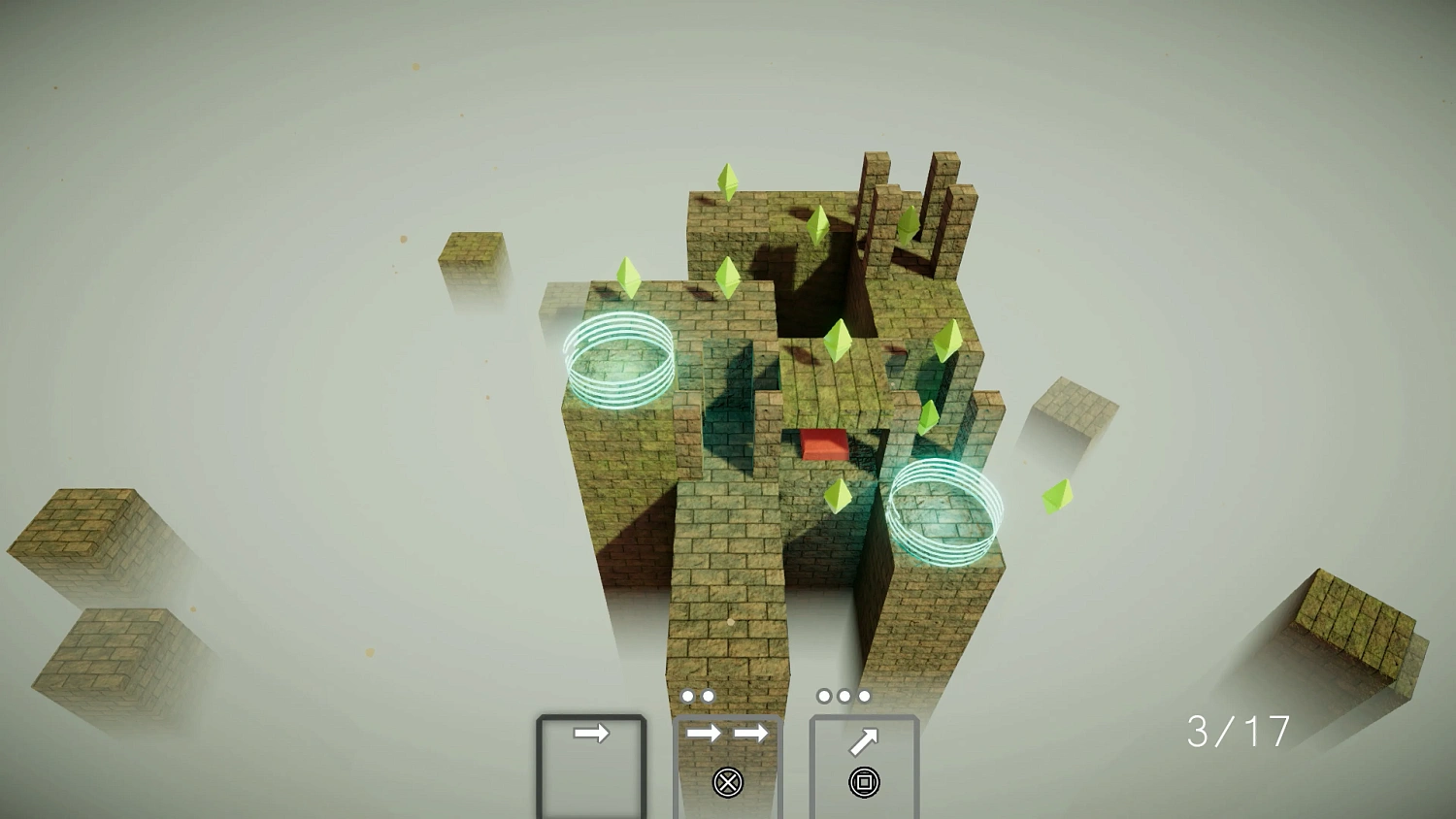This screenshot has width=1456, height=819.
Task: Toggle the three-dot indicator above the right card
Action: pos(844,695)
